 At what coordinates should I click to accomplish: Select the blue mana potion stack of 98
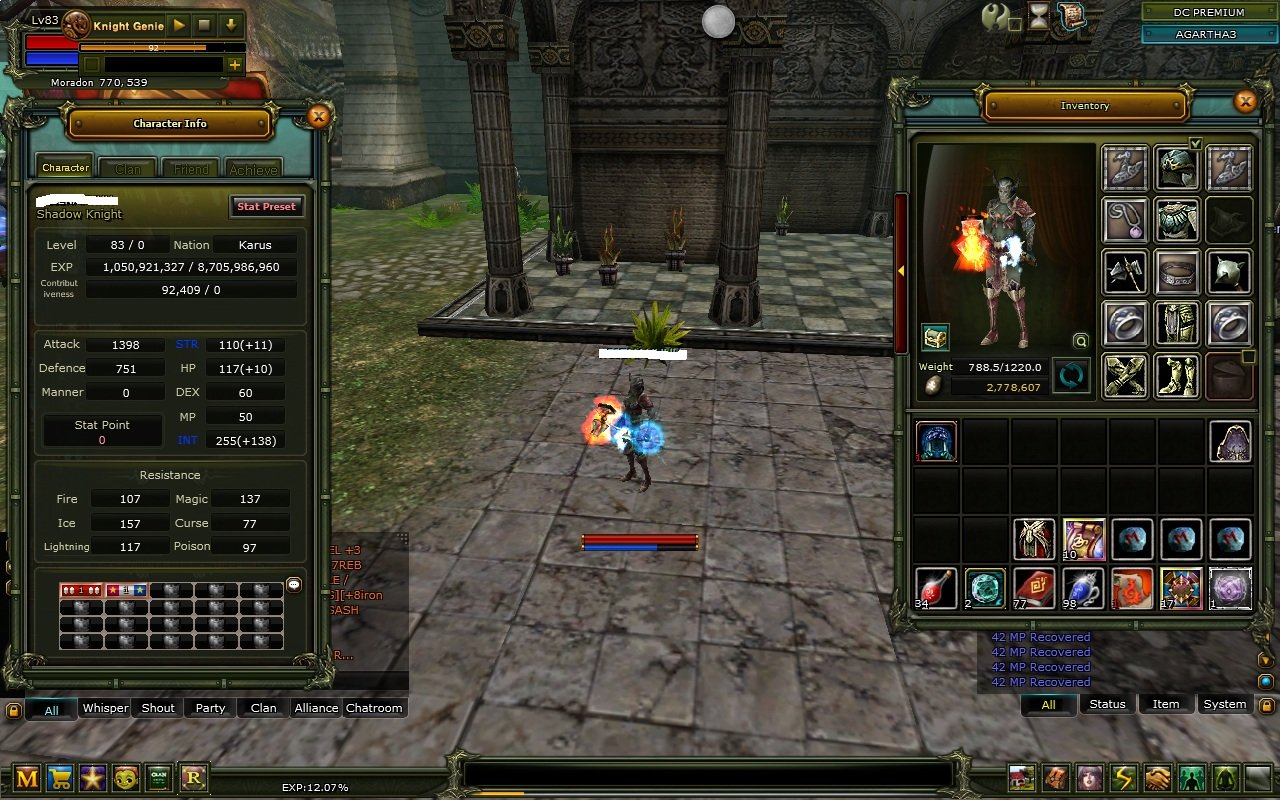click(x=1083, y=588)
